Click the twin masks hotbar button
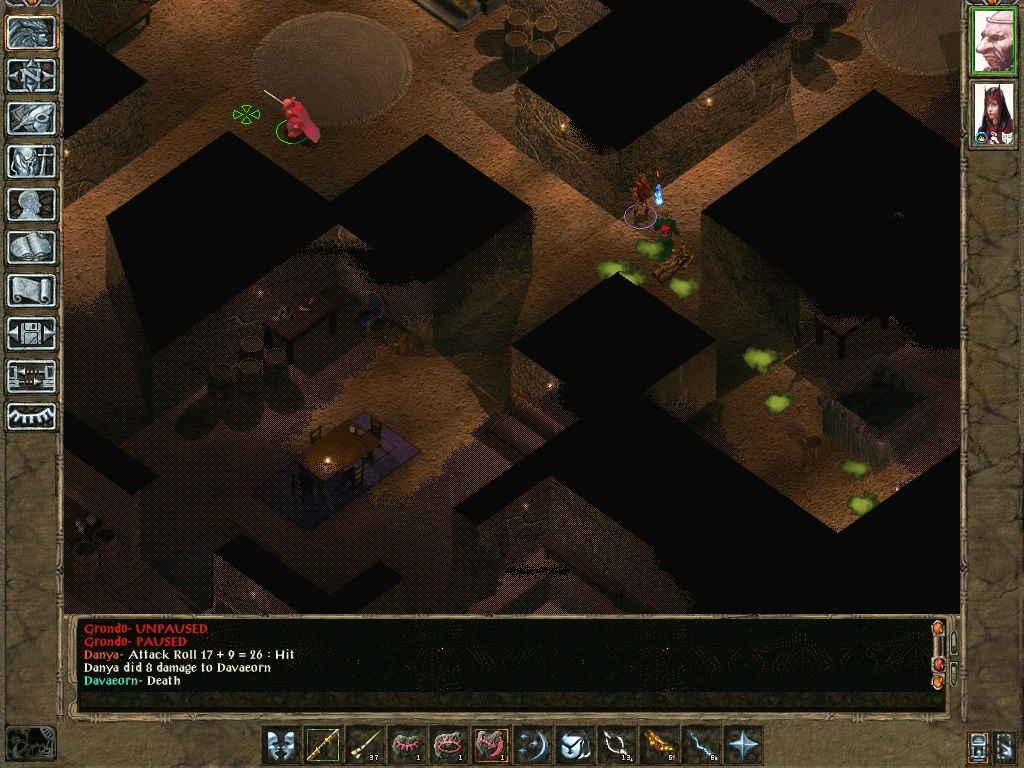This screenshot has width=1024, height=768. pyautogui.click(x=281, y=745)
